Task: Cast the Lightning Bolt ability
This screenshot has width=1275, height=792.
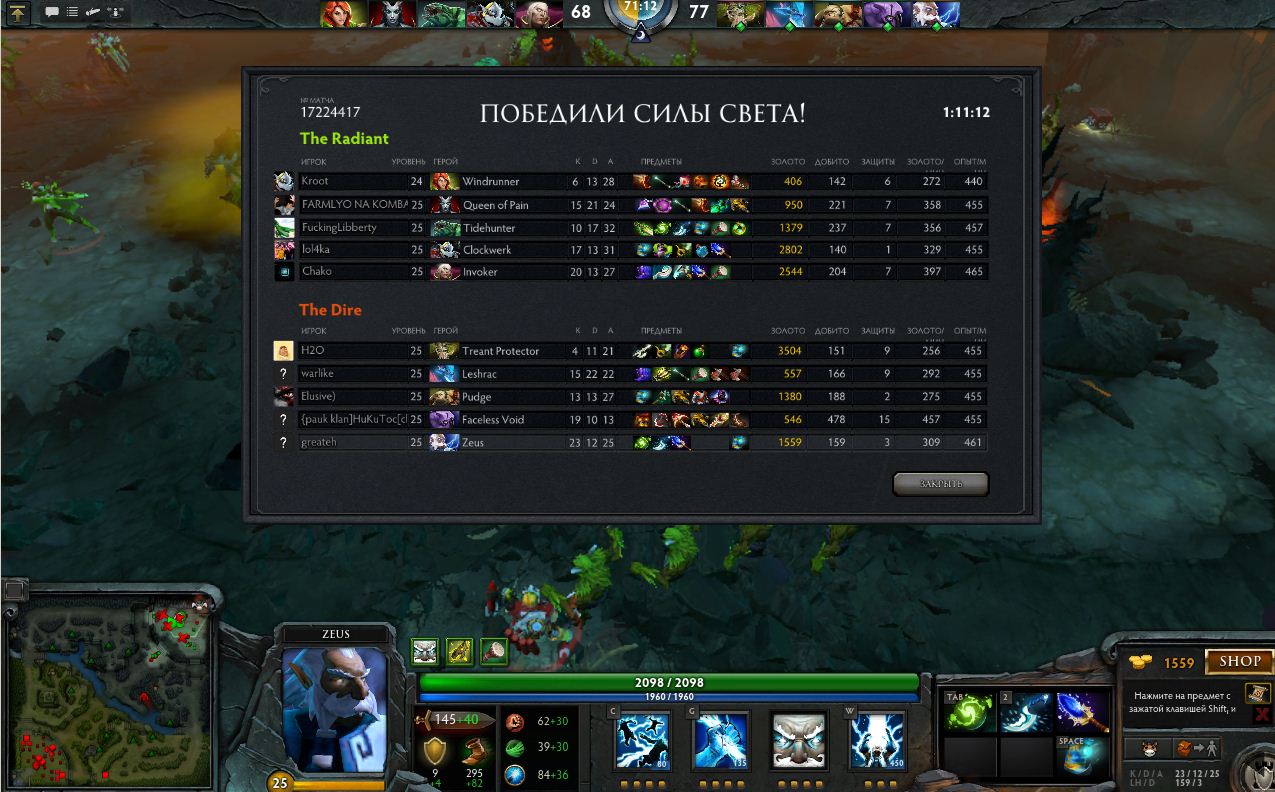Action: pos(720,740)
